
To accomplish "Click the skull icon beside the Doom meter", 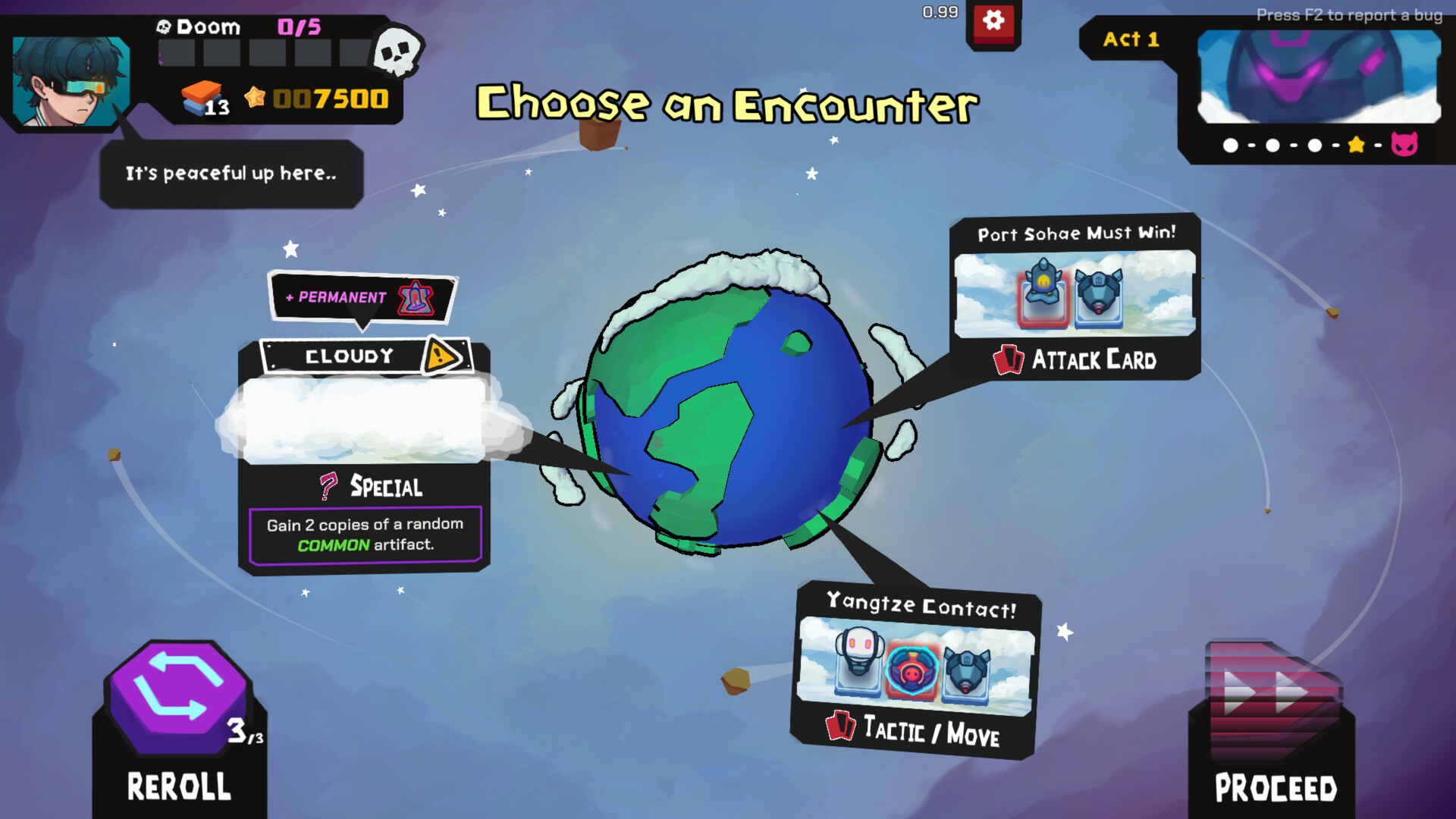I will point(395,50).
